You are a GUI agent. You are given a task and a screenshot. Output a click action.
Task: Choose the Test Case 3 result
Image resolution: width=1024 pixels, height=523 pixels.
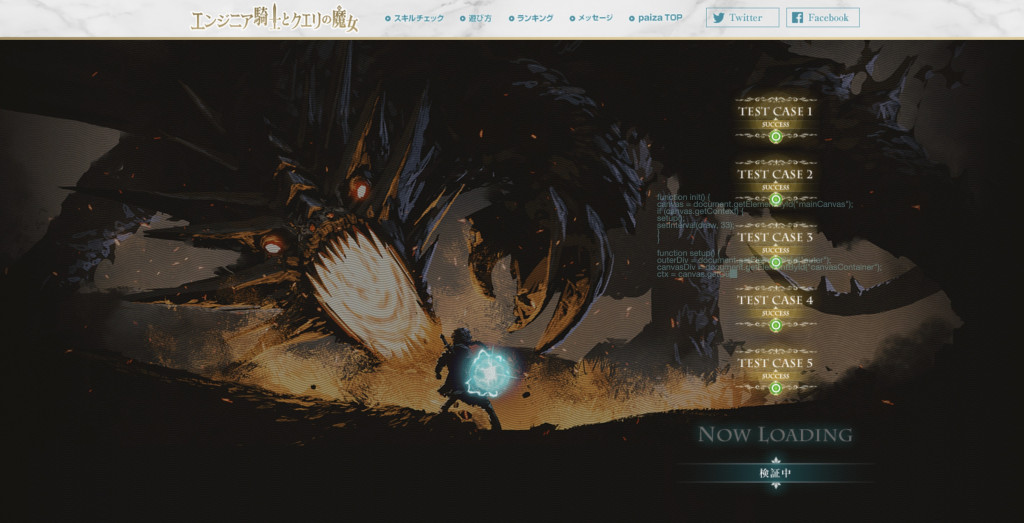point(775,242)
